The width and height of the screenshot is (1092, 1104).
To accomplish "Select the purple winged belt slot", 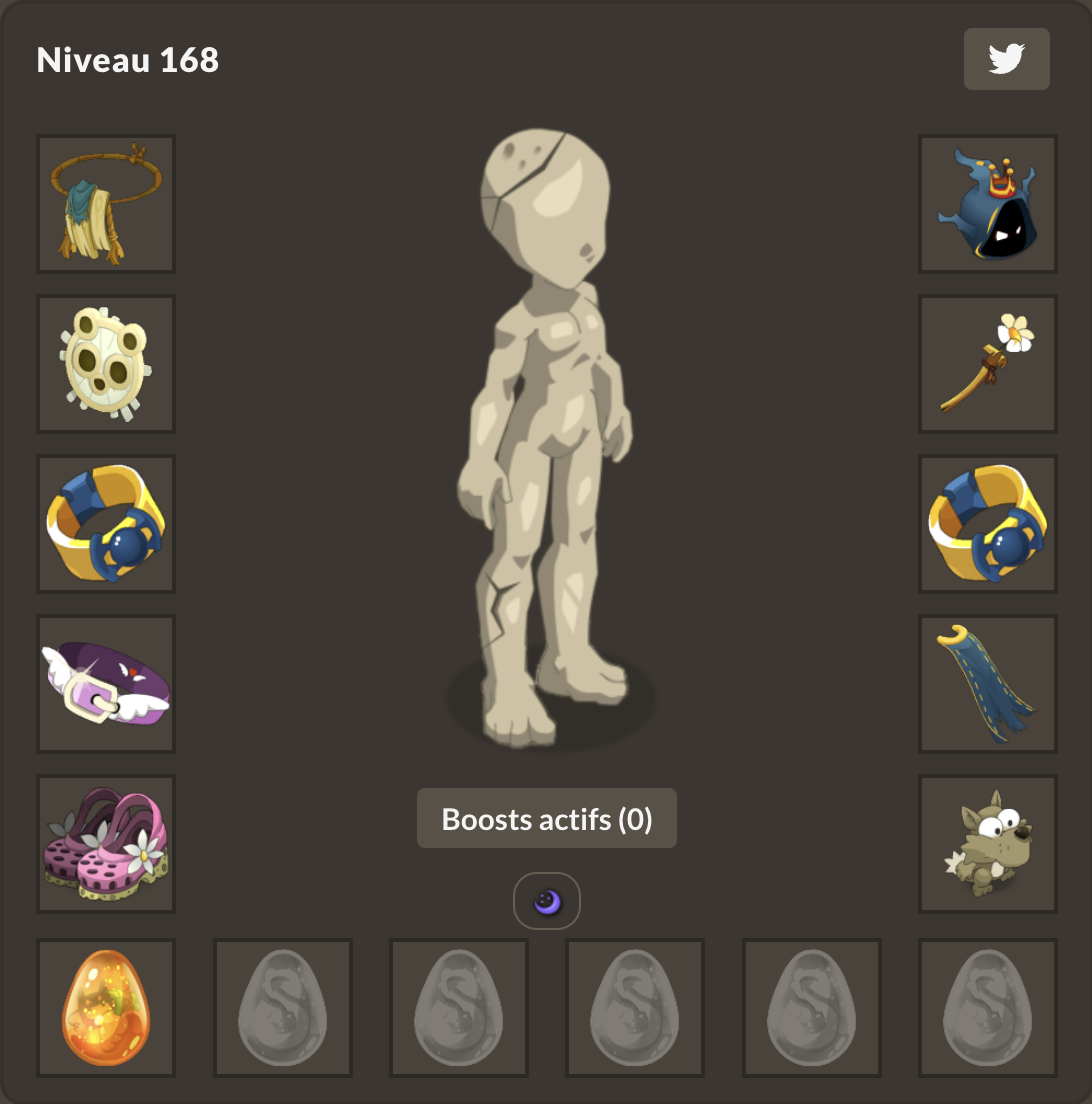I will pos(106,684).
